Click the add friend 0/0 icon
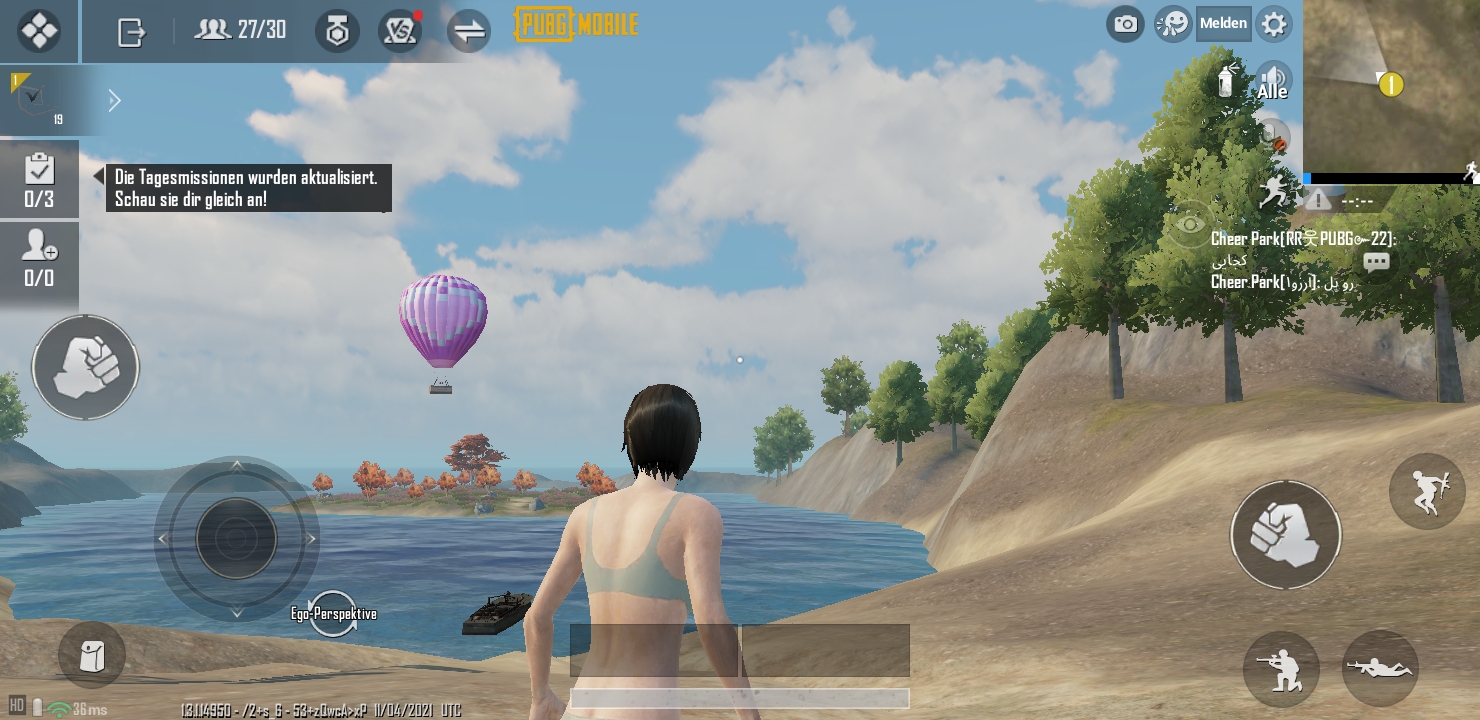This screenshot has width=1480, height=720. coord(40,258)
